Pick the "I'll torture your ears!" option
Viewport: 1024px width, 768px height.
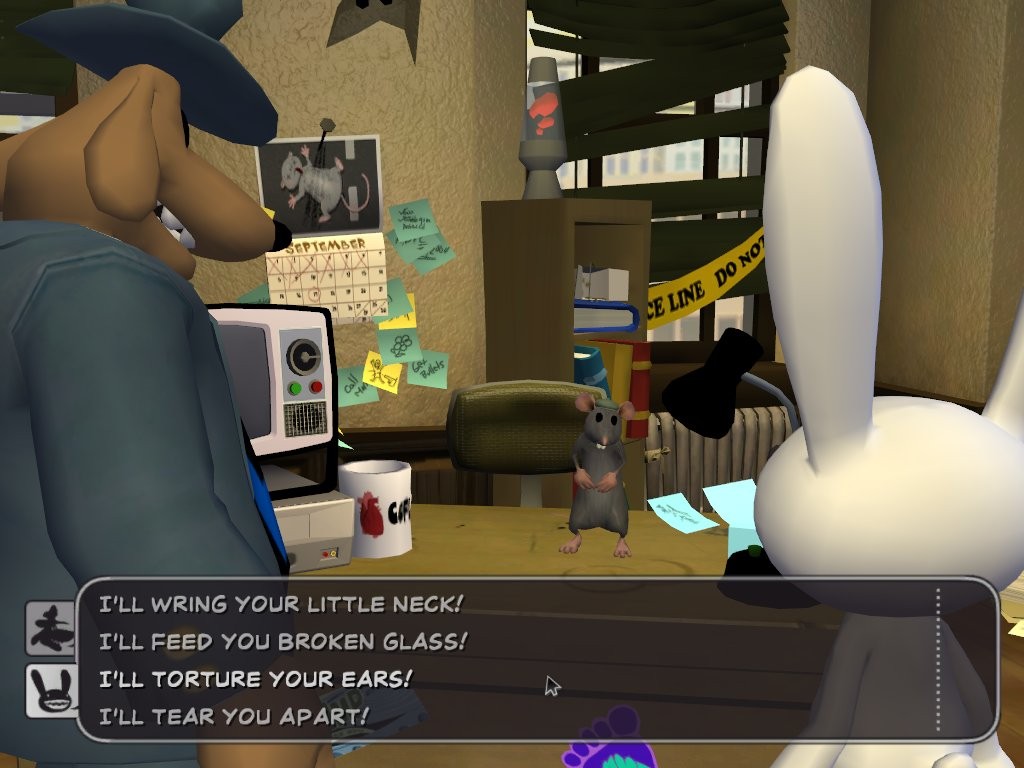255,678
